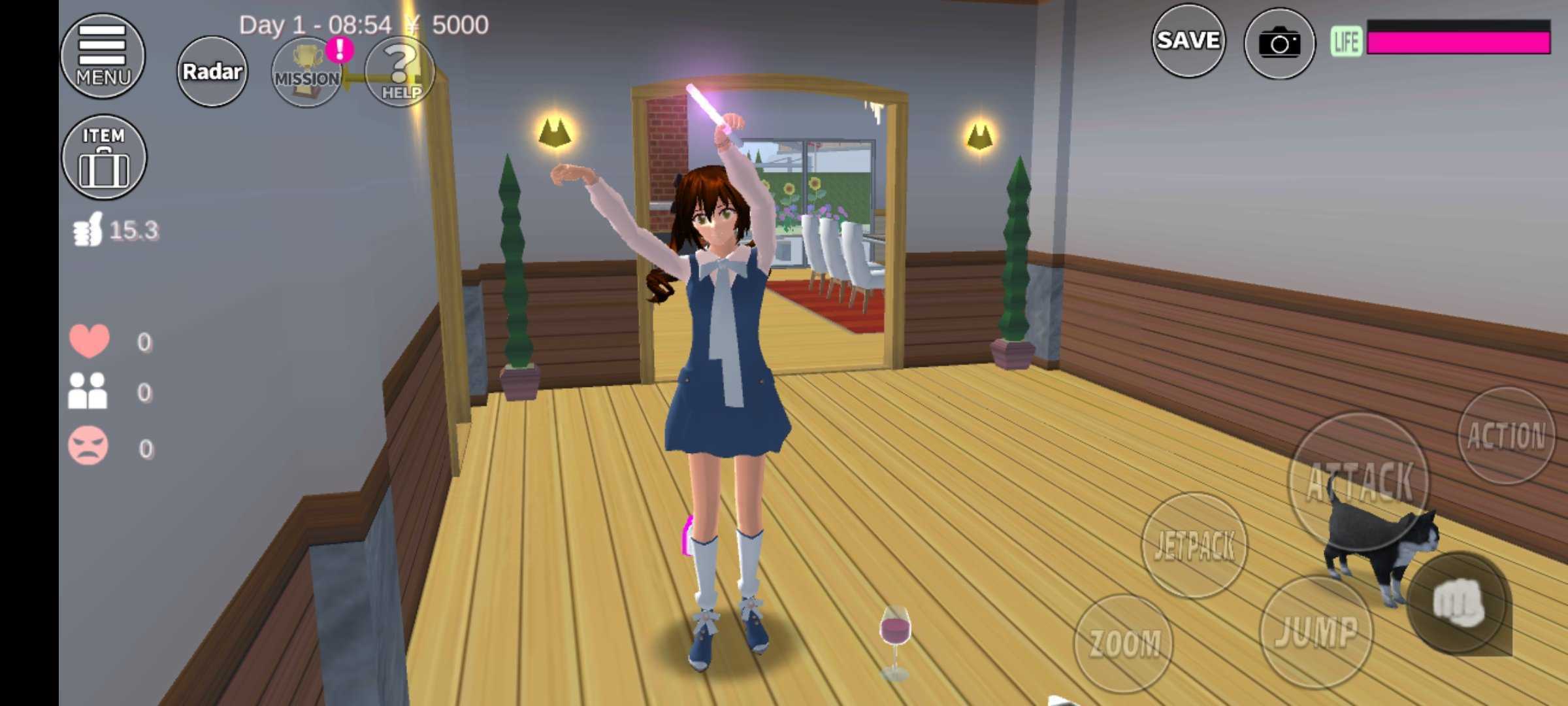The width and height of the screenshot is (1568, 706).
Task: Open the MENU button
Action: point(103,56)
